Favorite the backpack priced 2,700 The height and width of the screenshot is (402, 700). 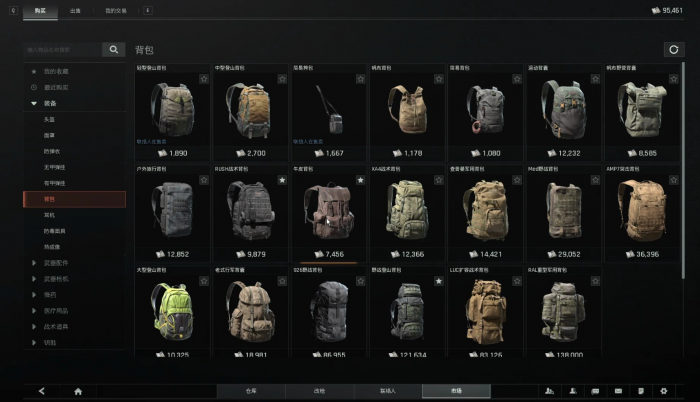(282, 79)
